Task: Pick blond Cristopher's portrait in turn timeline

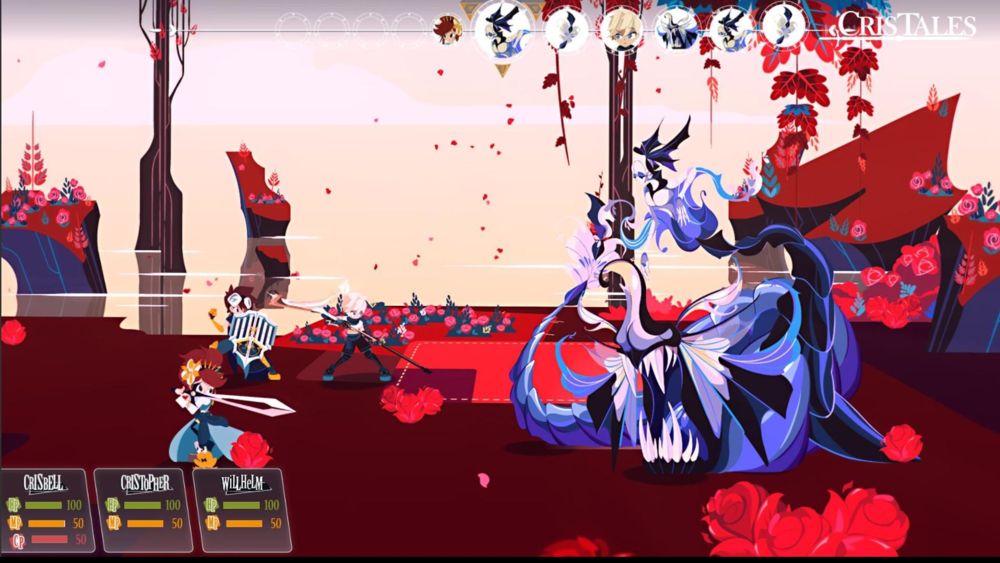Action: pos(621,28)
